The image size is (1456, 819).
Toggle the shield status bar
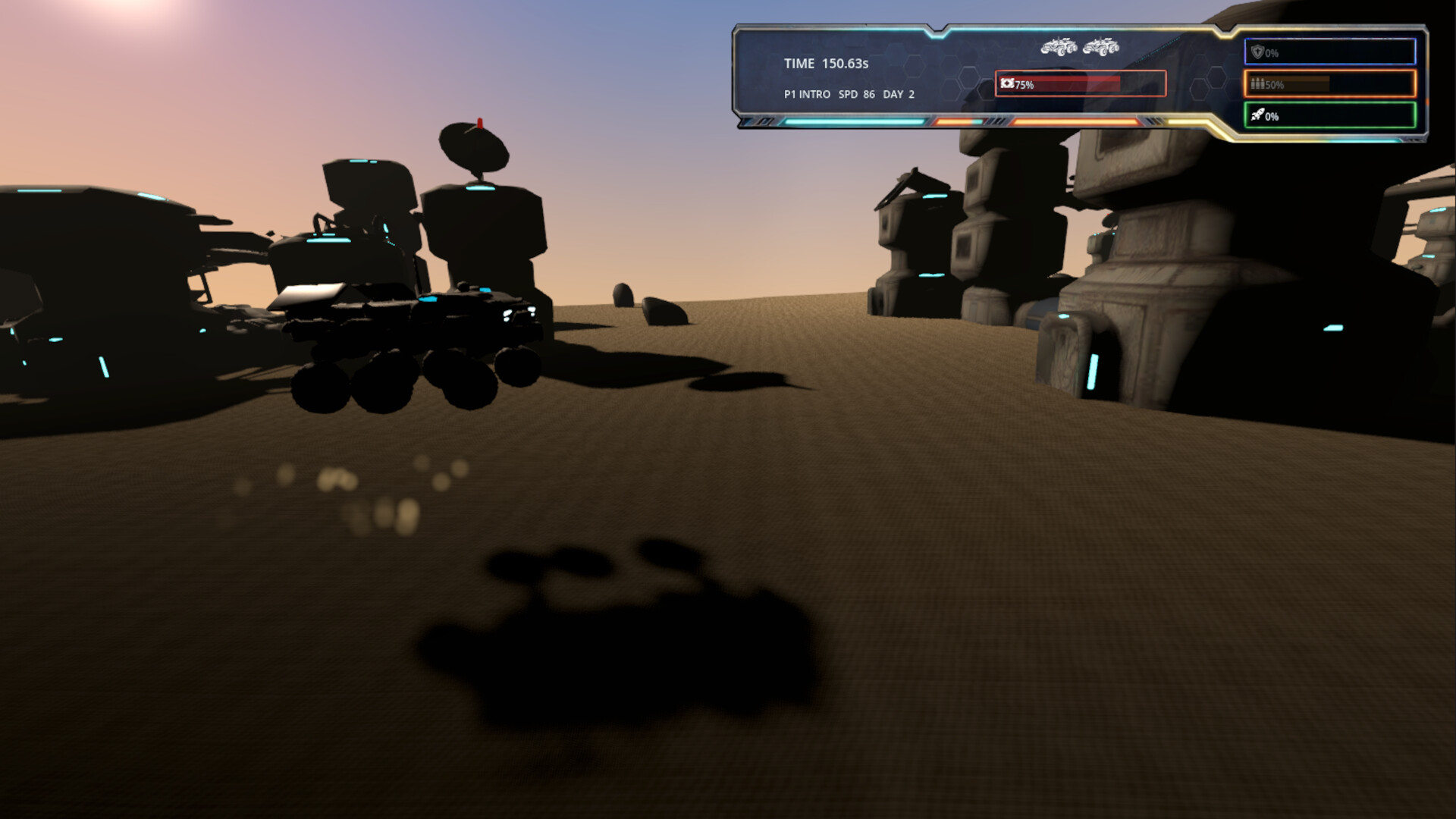[1331, 52]
